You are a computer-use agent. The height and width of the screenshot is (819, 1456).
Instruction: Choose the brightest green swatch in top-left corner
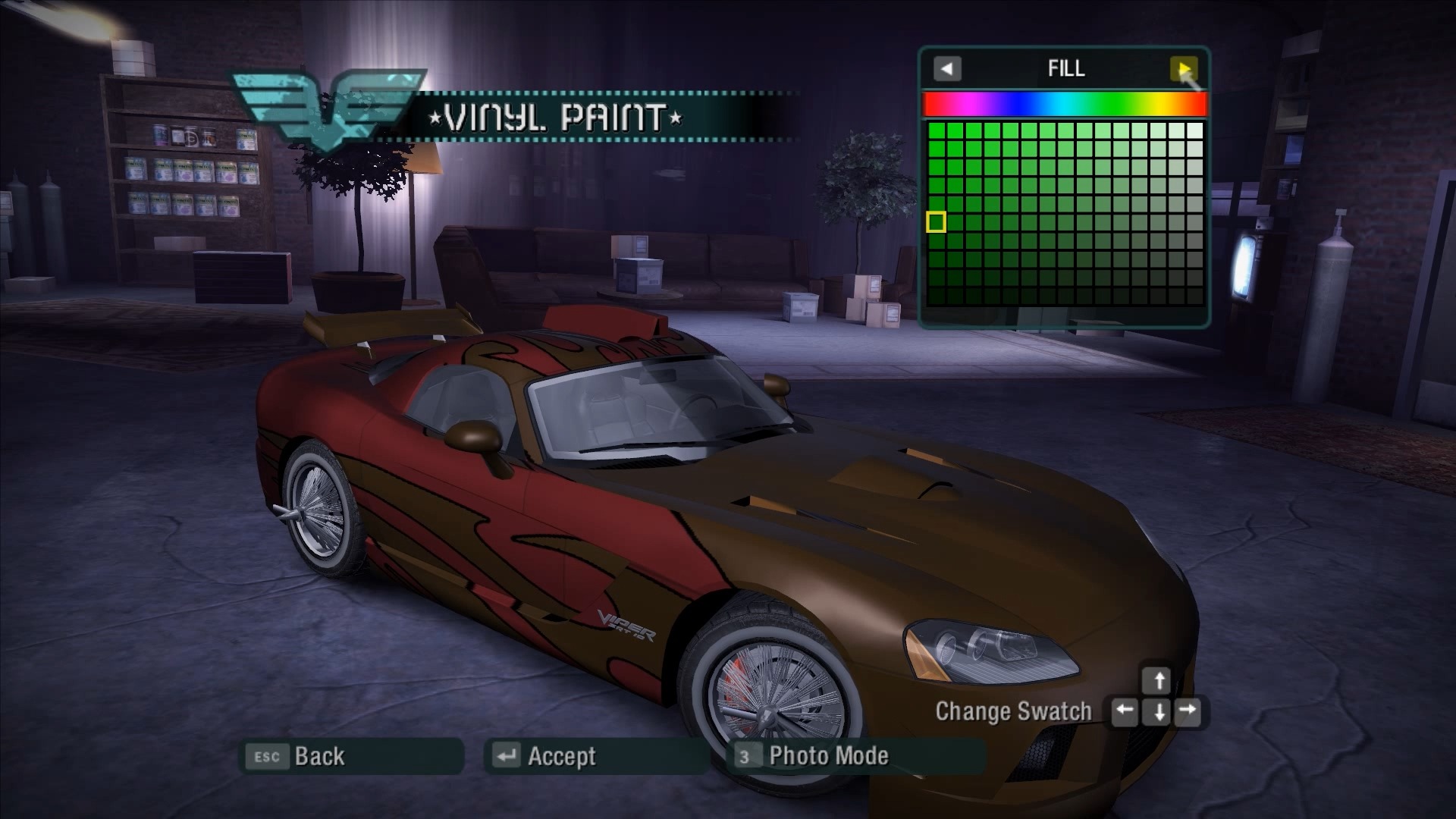[937, 130]
